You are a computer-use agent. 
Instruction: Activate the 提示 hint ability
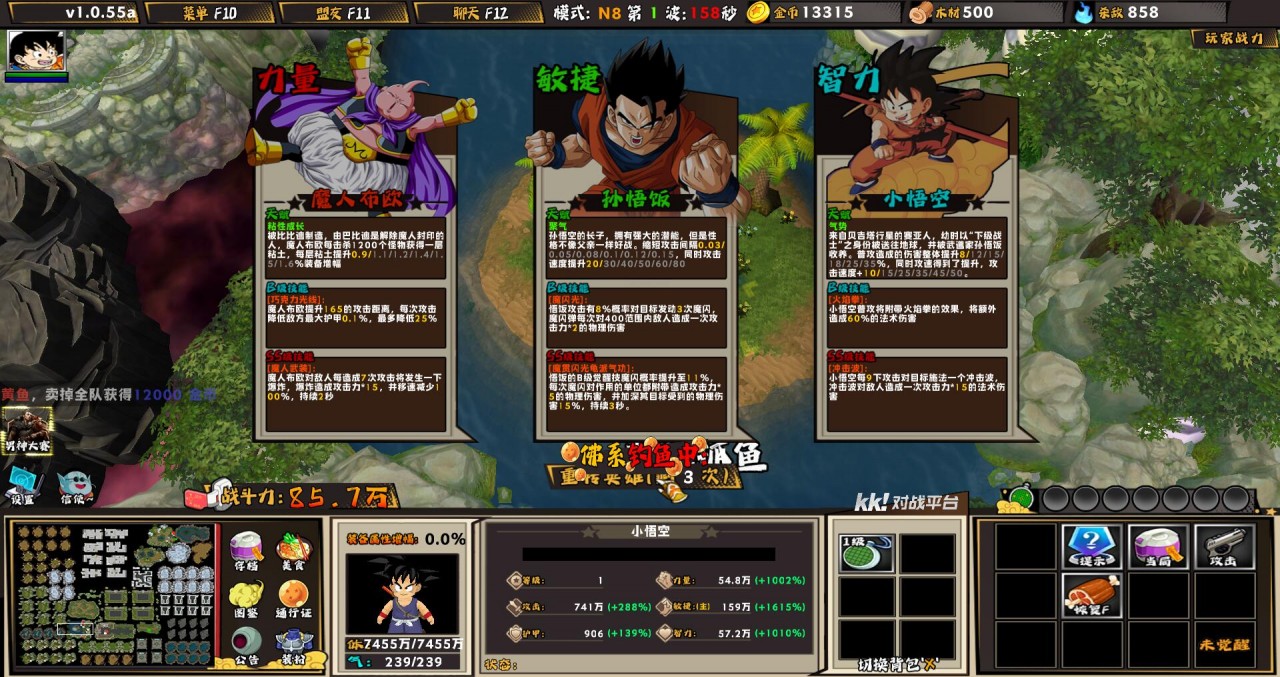pyautogui.click(x=1091, y=546)
